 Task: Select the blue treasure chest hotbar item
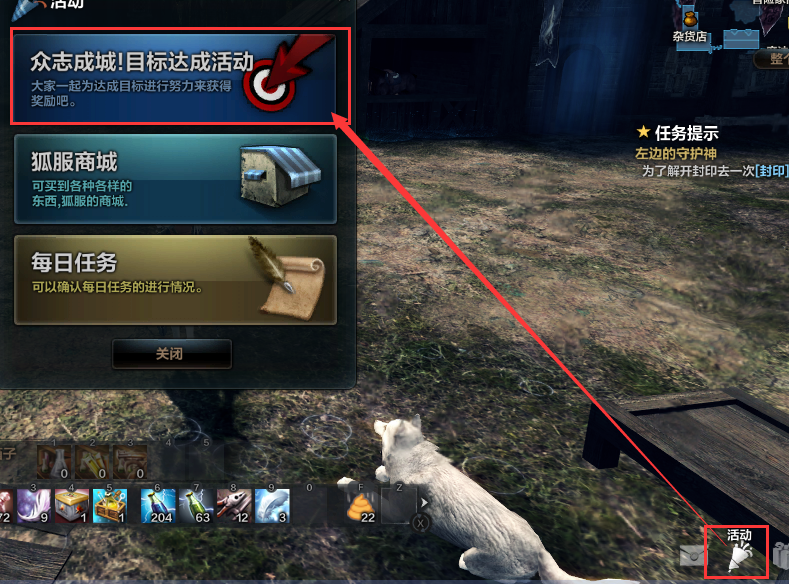(x=109, y=505)
